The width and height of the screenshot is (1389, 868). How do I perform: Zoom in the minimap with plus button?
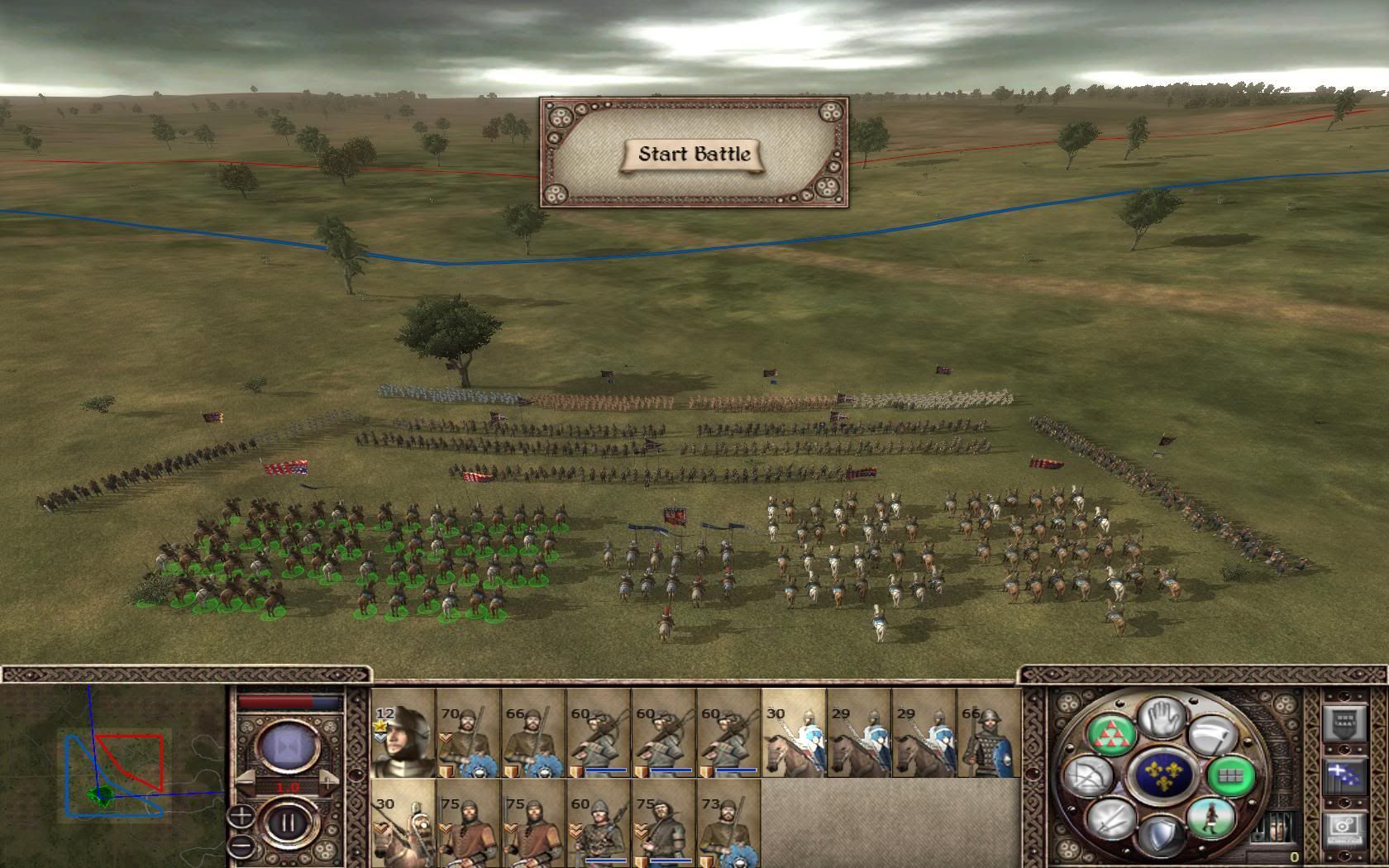pos(241,817)
